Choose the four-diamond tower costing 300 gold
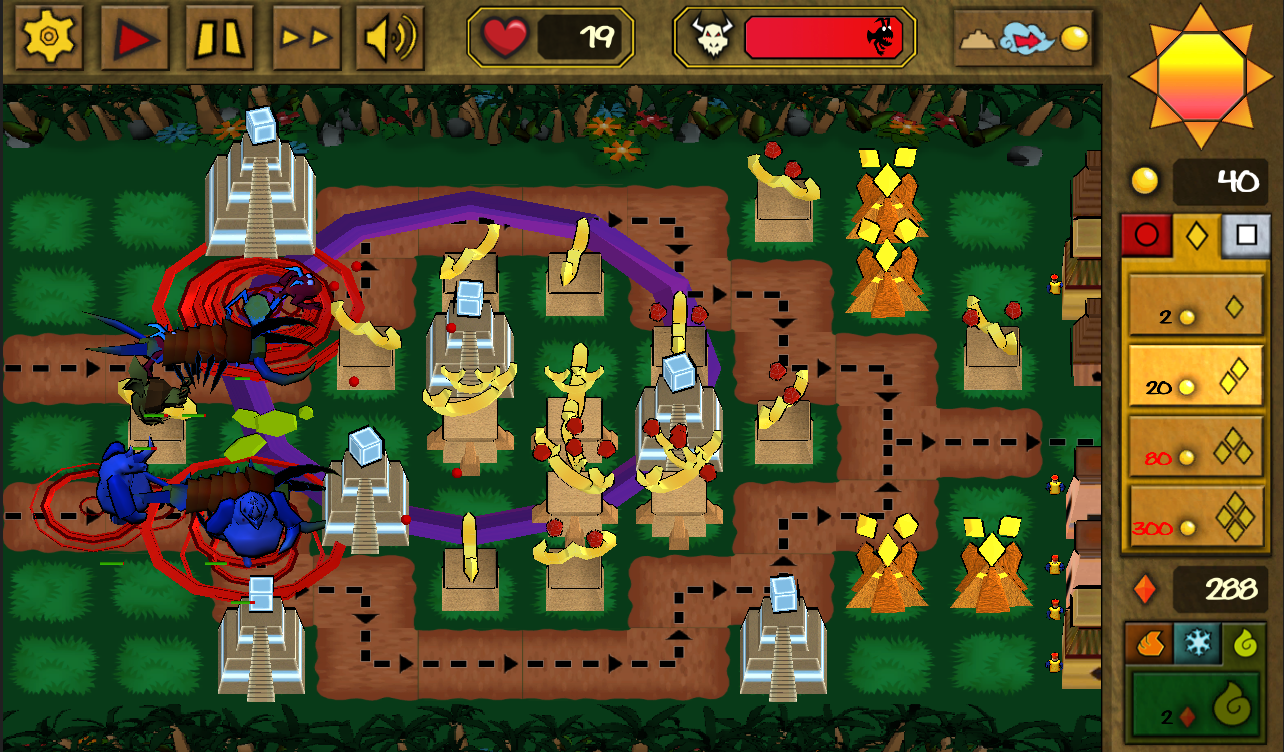 click(1196, 516)
